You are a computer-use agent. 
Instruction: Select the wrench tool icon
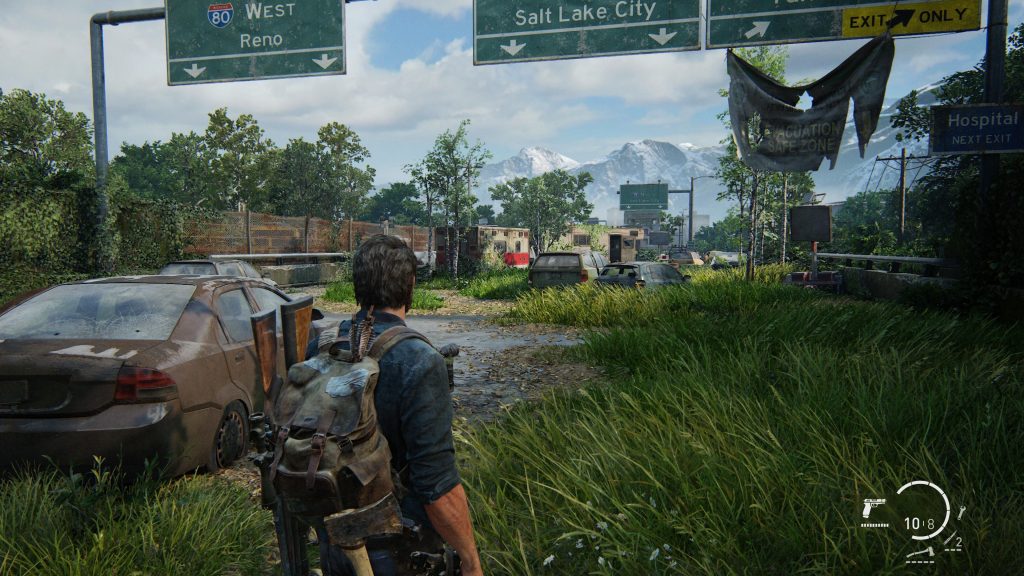tap(960, 512)
